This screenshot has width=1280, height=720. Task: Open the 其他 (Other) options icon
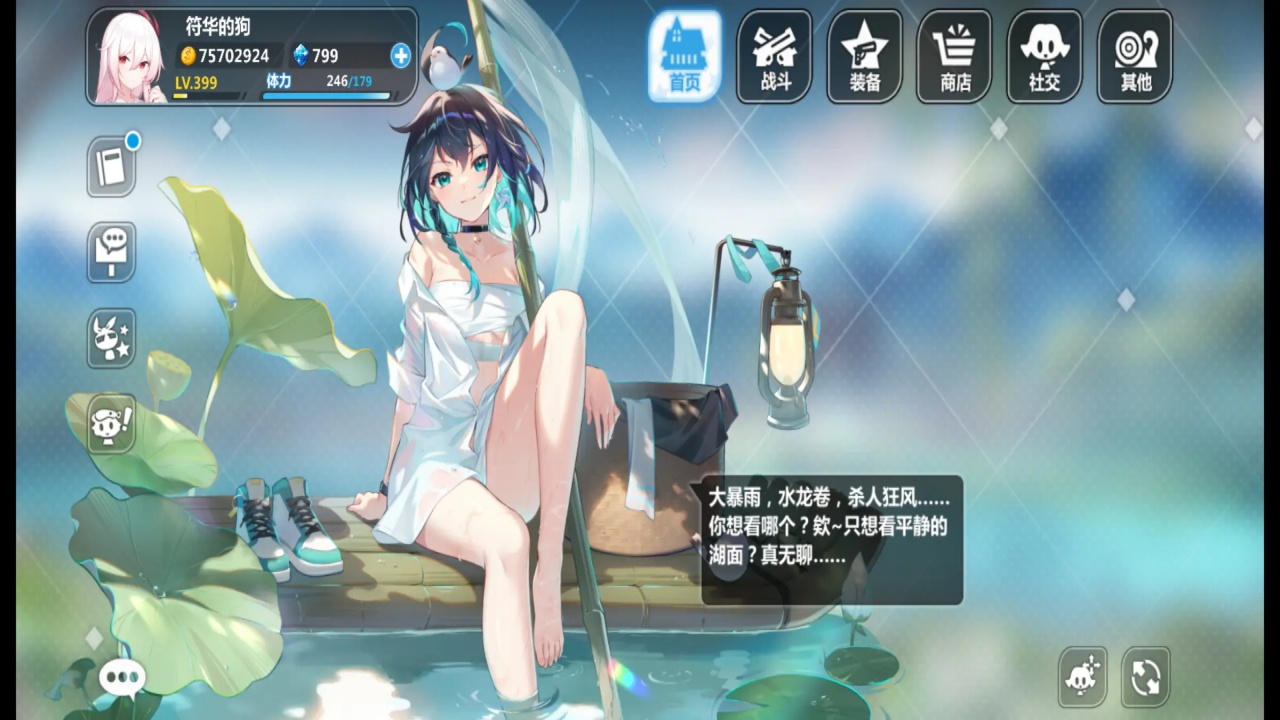1133,56
